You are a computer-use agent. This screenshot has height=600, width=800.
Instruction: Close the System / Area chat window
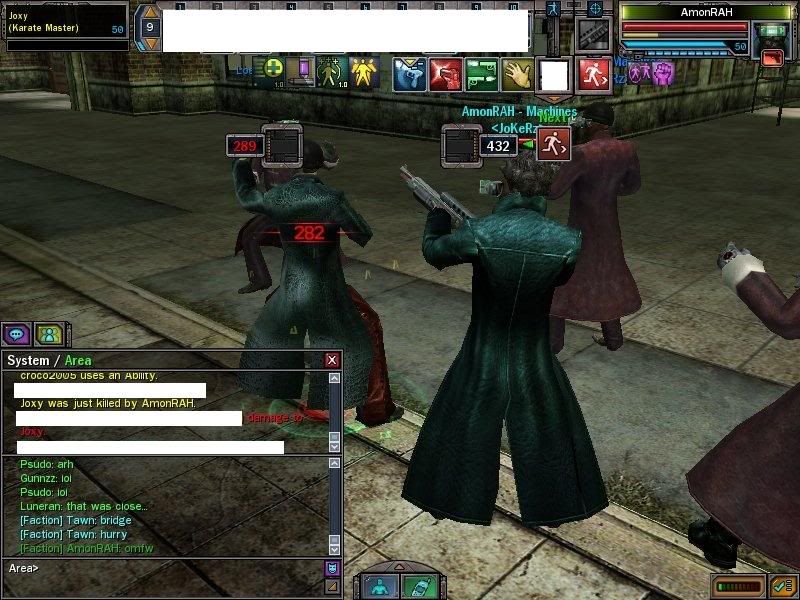pyautogui.click(x=332, y=360)
